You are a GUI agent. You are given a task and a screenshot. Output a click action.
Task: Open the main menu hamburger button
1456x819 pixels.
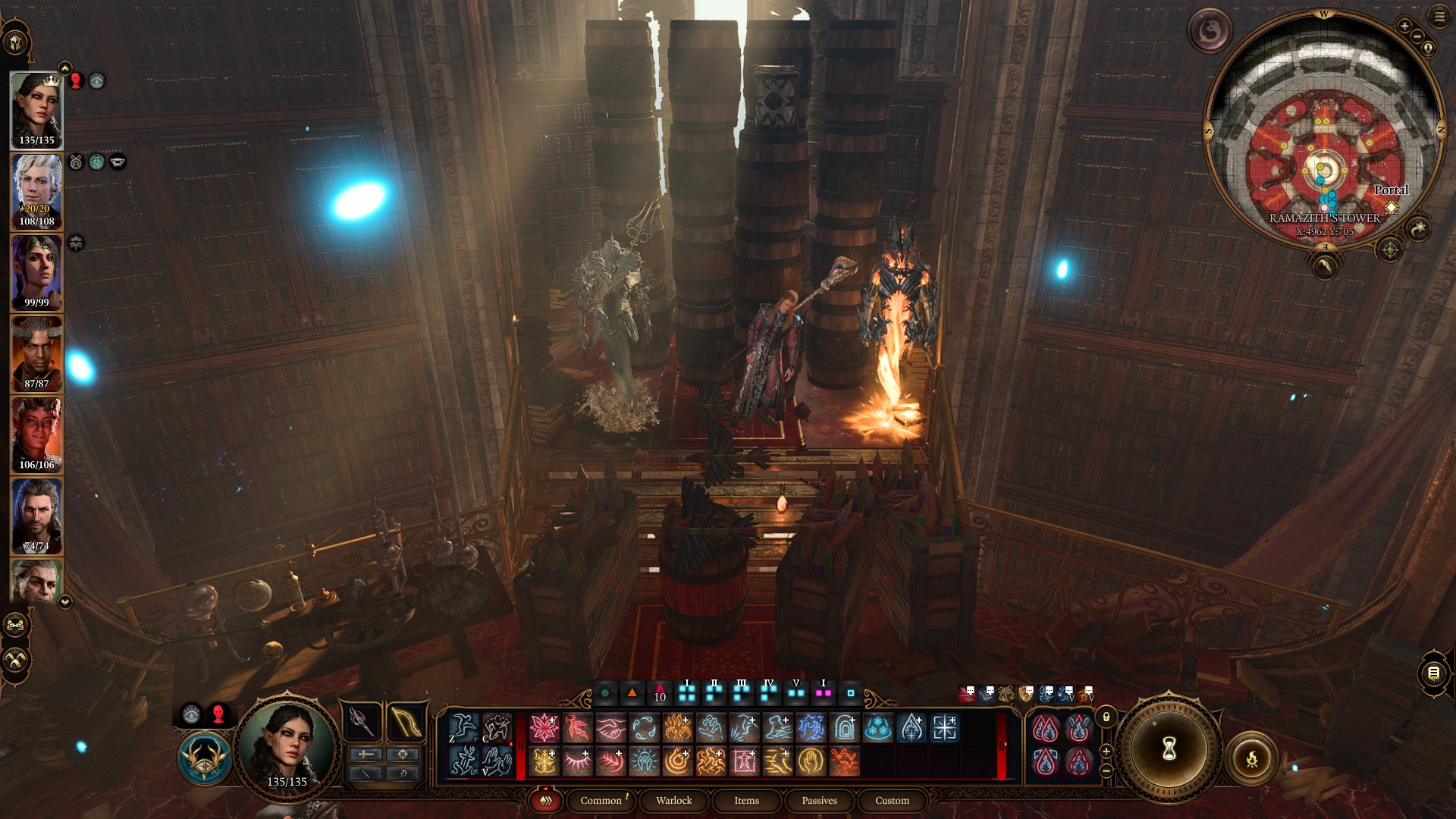1439,17
